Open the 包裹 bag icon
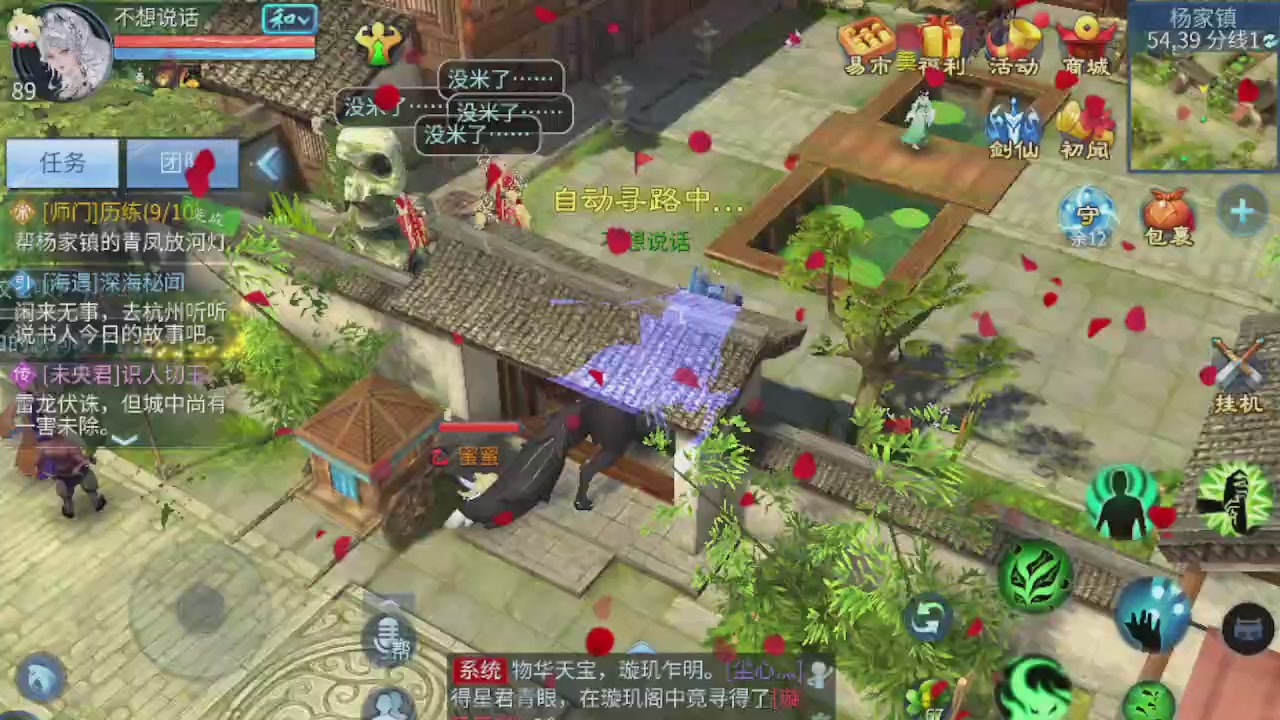 [x=1165, y=215]
